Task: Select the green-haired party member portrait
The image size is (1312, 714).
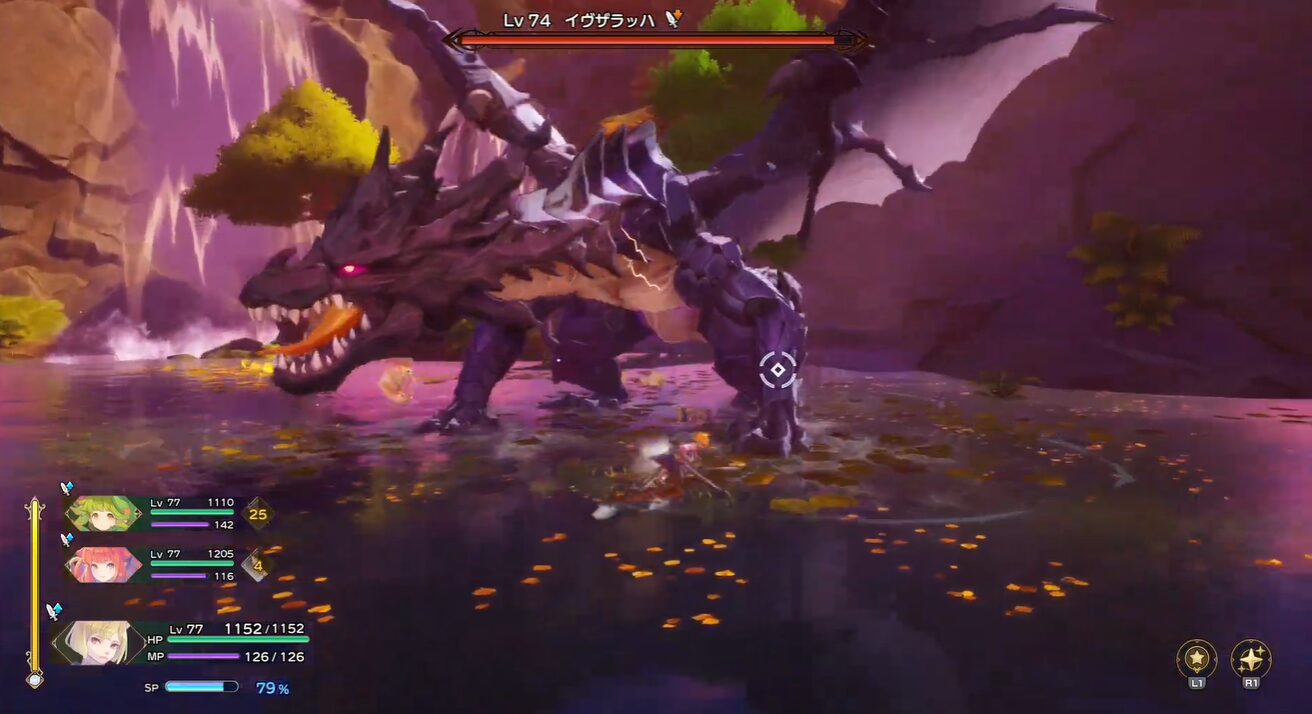Action: tap(105, 514)
